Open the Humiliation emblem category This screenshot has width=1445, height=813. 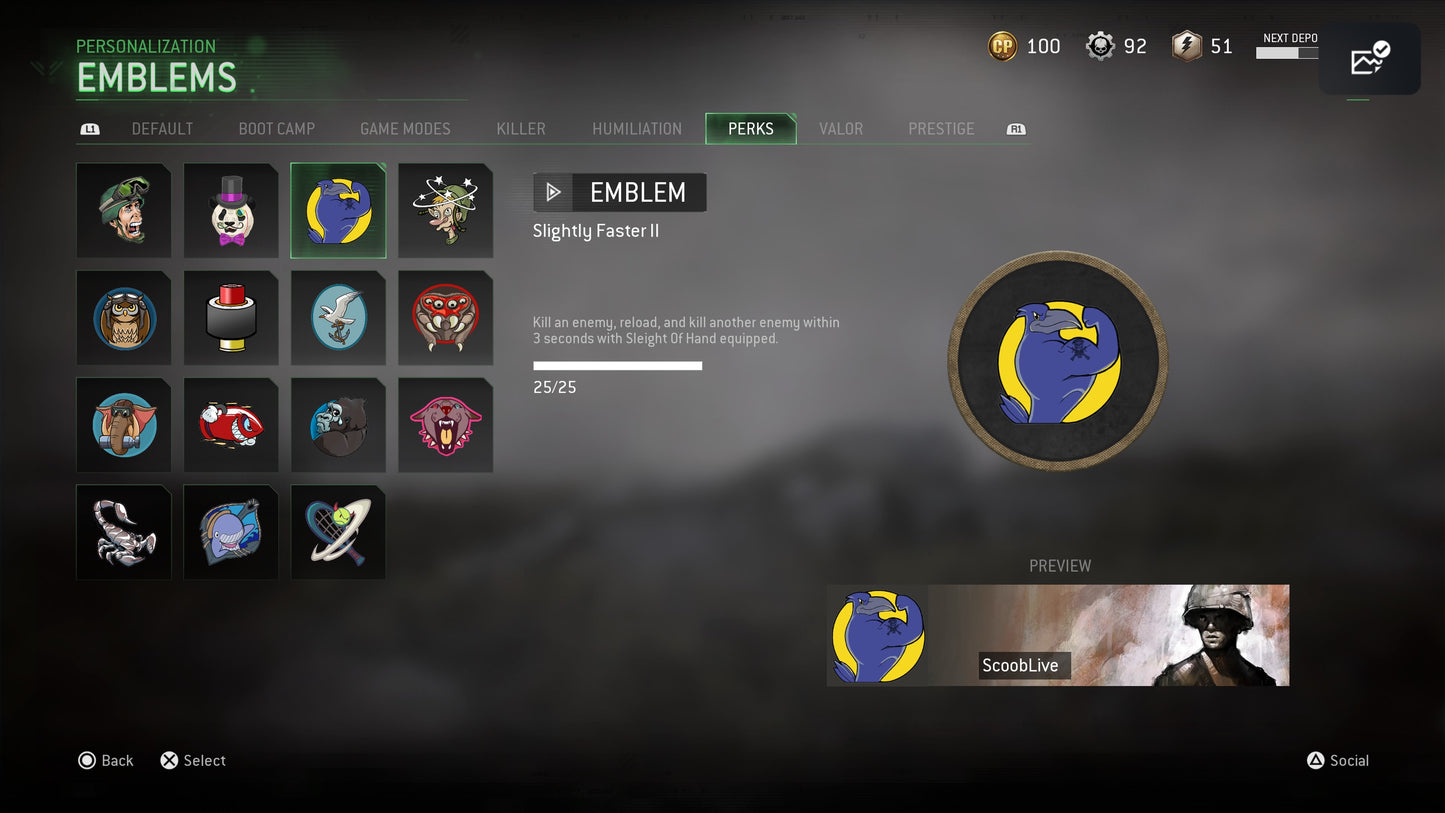pyautogui.click(x=637, y=128)
